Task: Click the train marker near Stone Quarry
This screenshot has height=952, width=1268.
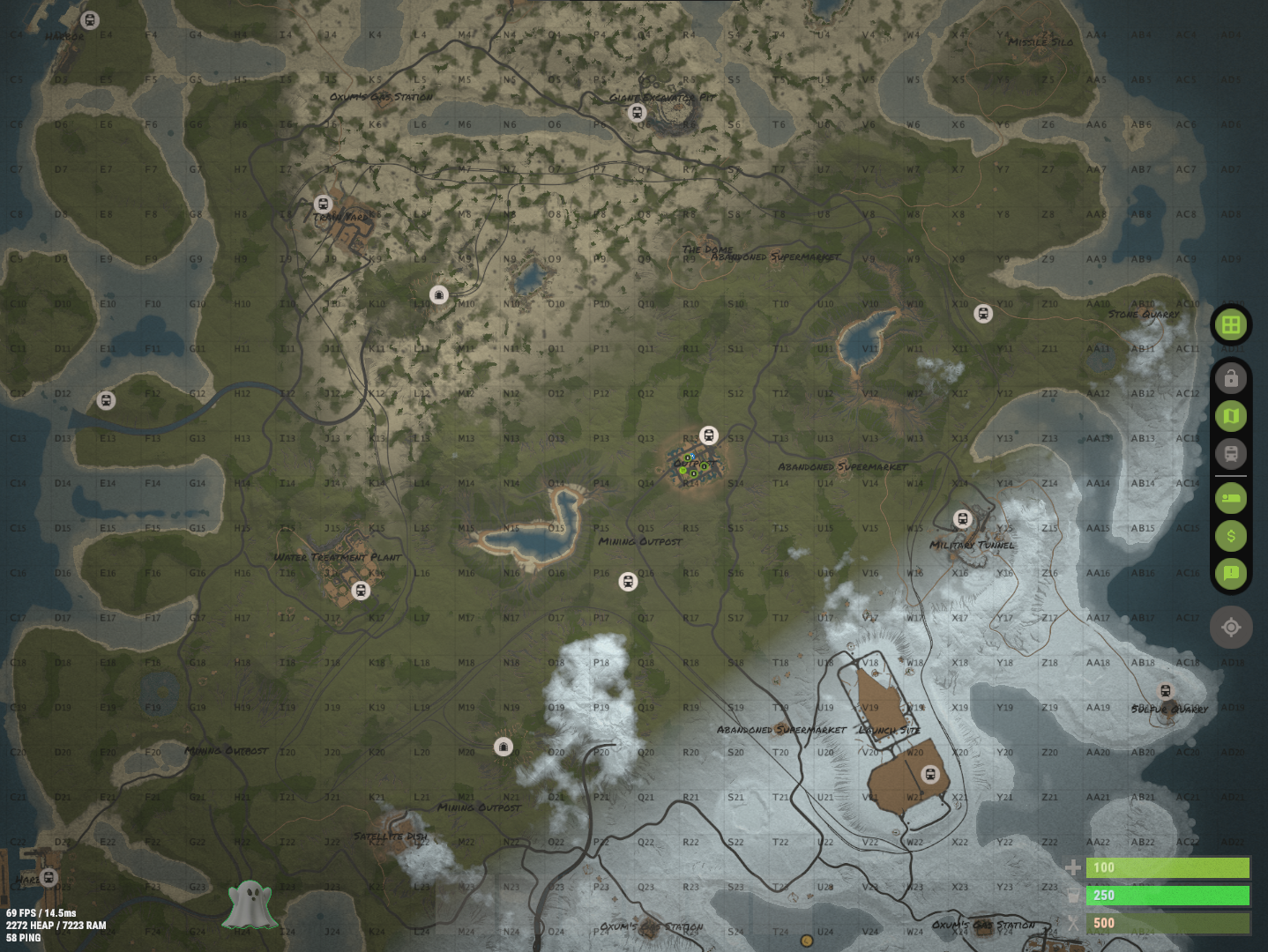Action: tap(985, 313)
